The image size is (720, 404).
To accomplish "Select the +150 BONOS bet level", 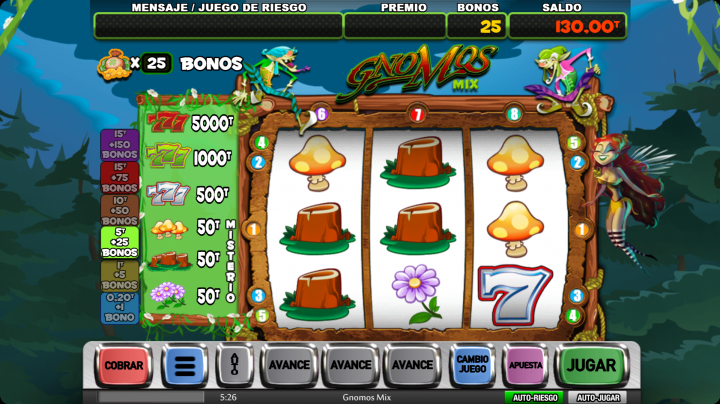I will pyautogui.click(x=120, y=145).
